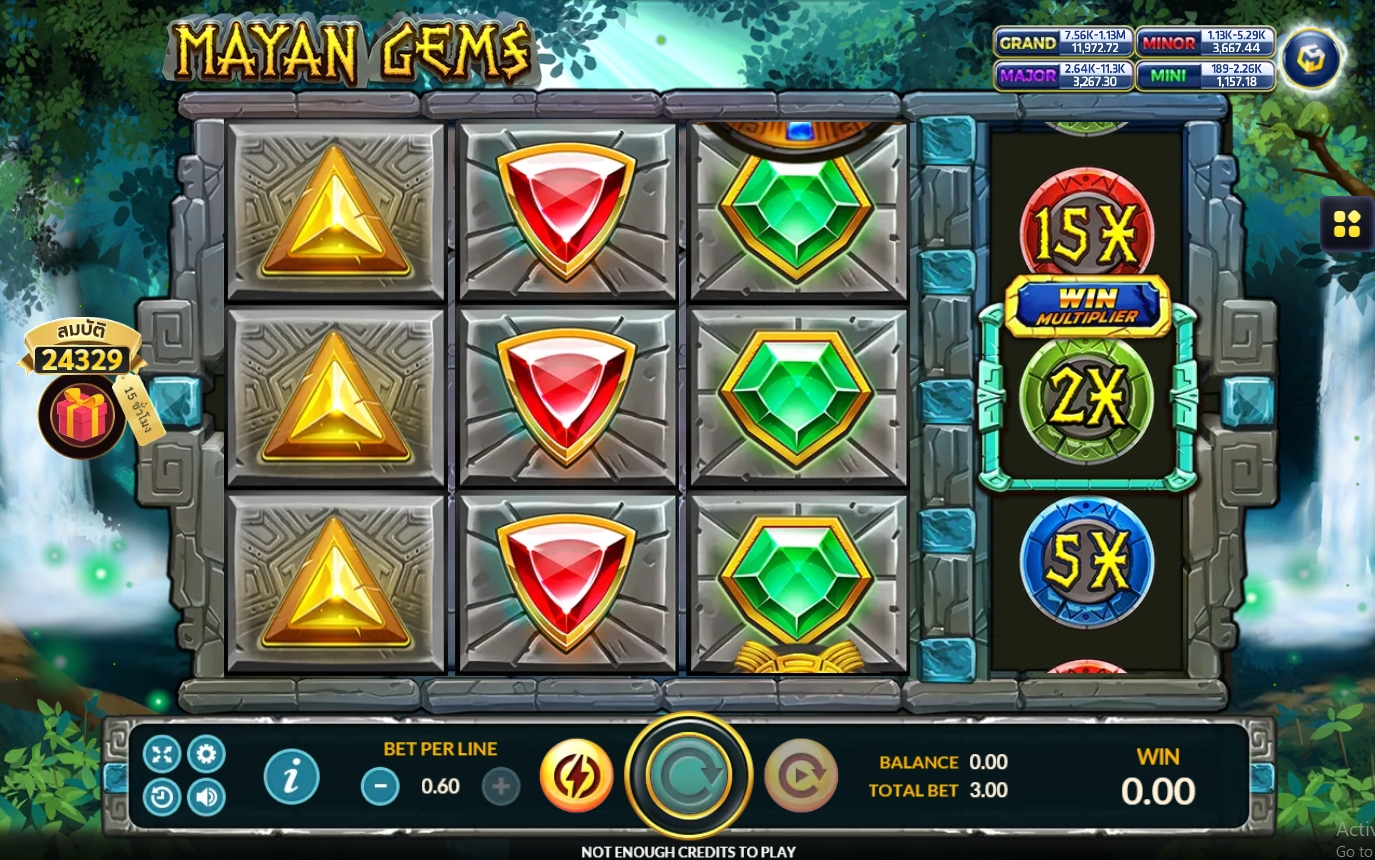Open the game info paytable
Screen dimensions: 1375x860
[292, 777]
